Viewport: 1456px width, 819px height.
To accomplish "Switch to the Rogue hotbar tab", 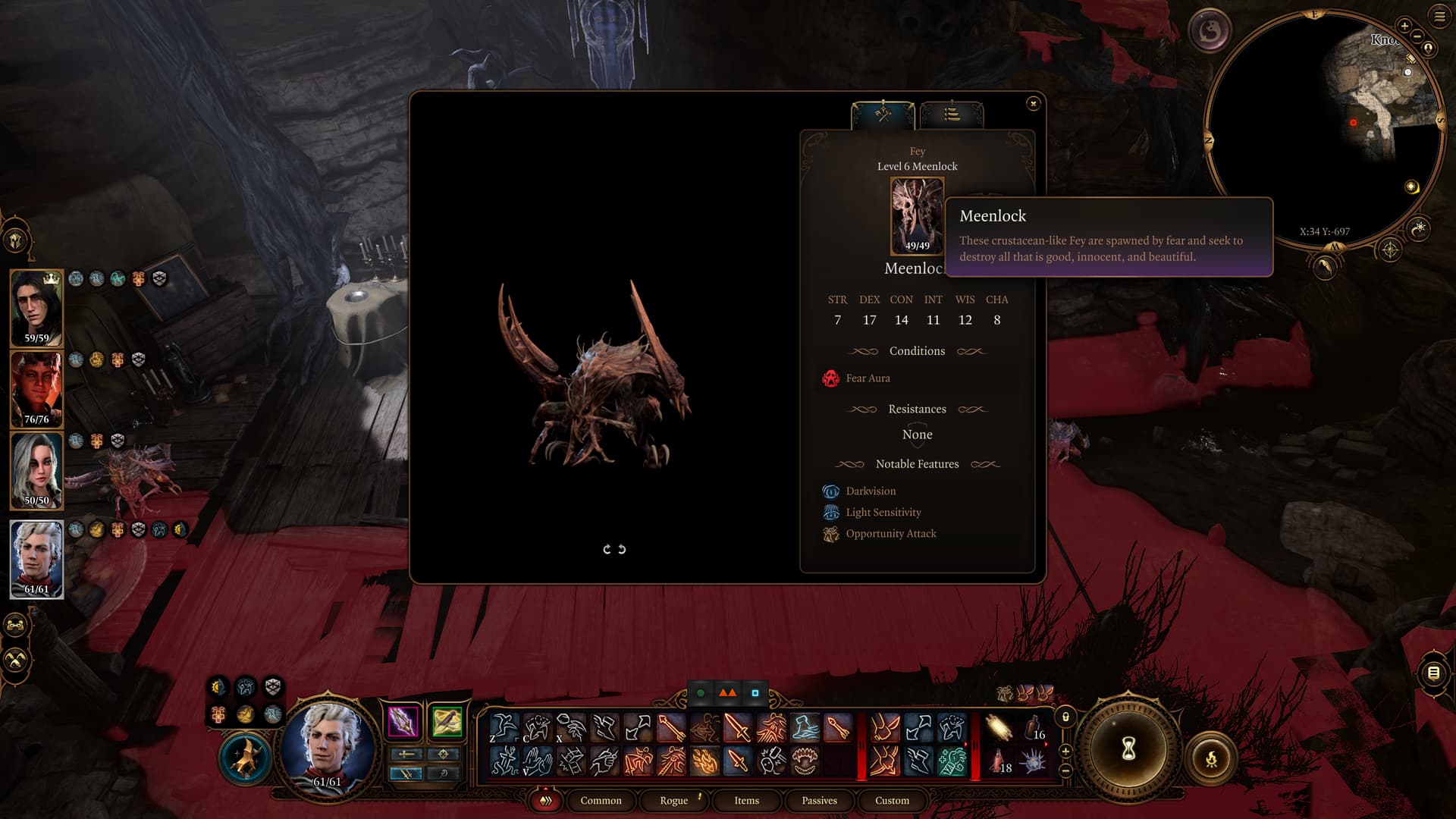I will point(673,801).
